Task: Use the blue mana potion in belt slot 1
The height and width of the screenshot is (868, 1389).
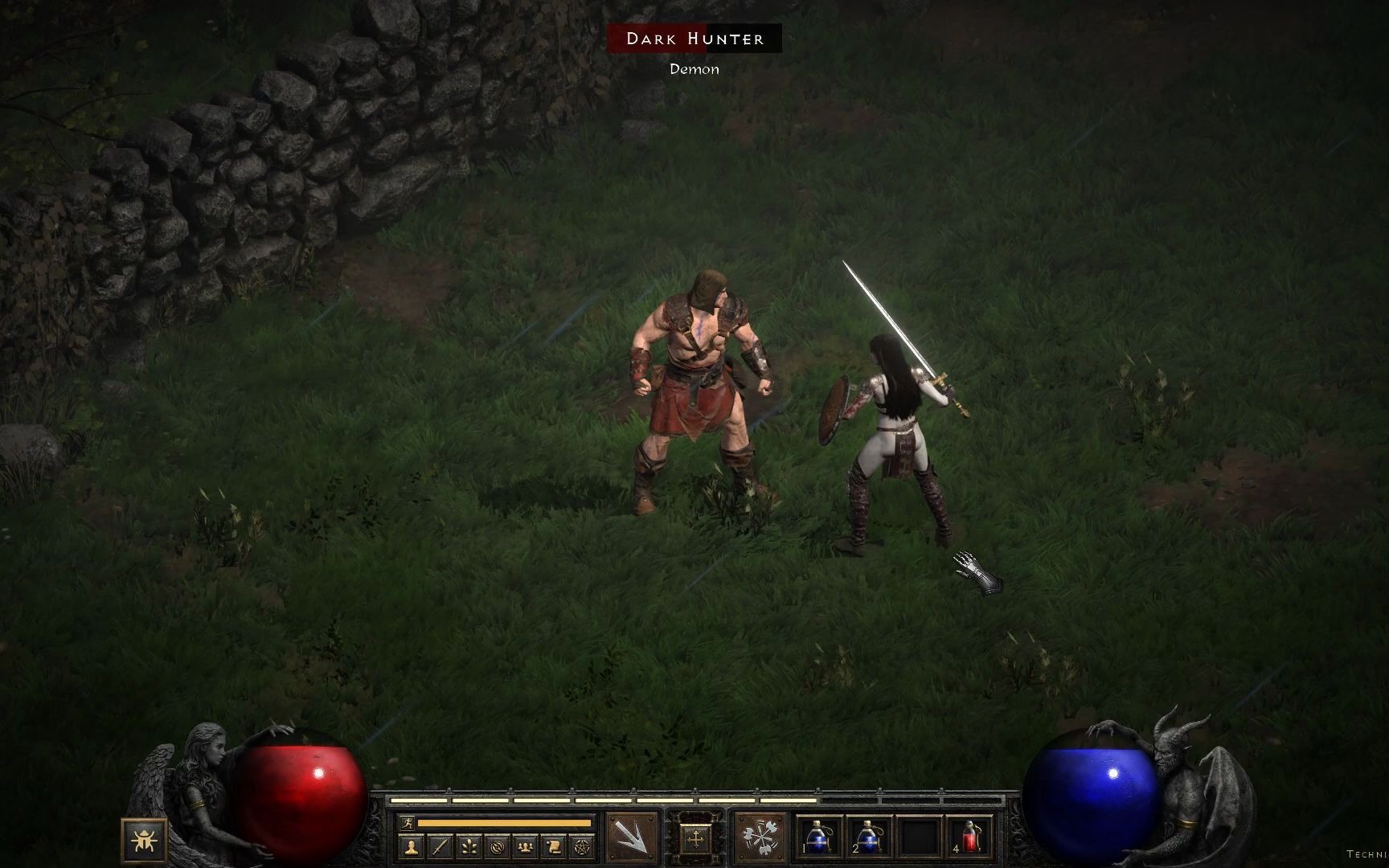Action: tap(820, 839)
